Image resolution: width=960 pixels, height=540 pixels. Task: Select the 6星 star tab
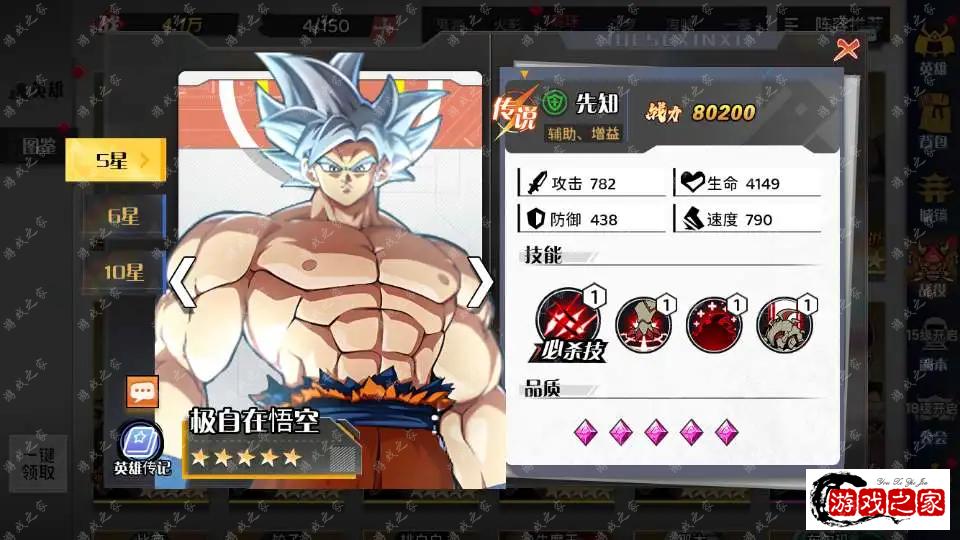[124, 216]
